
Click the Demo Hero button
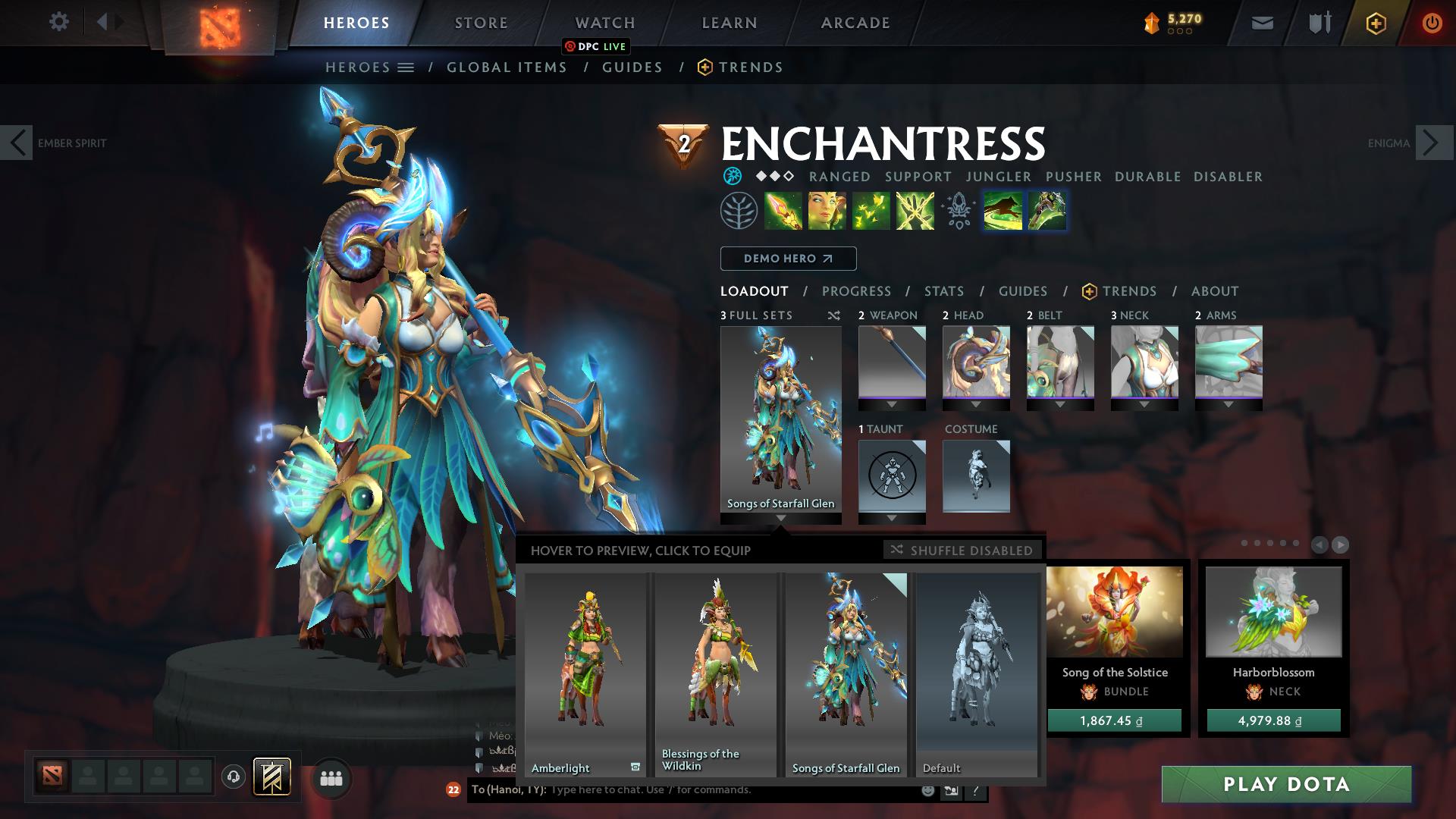pyautogui.click(x=787, y=258)
